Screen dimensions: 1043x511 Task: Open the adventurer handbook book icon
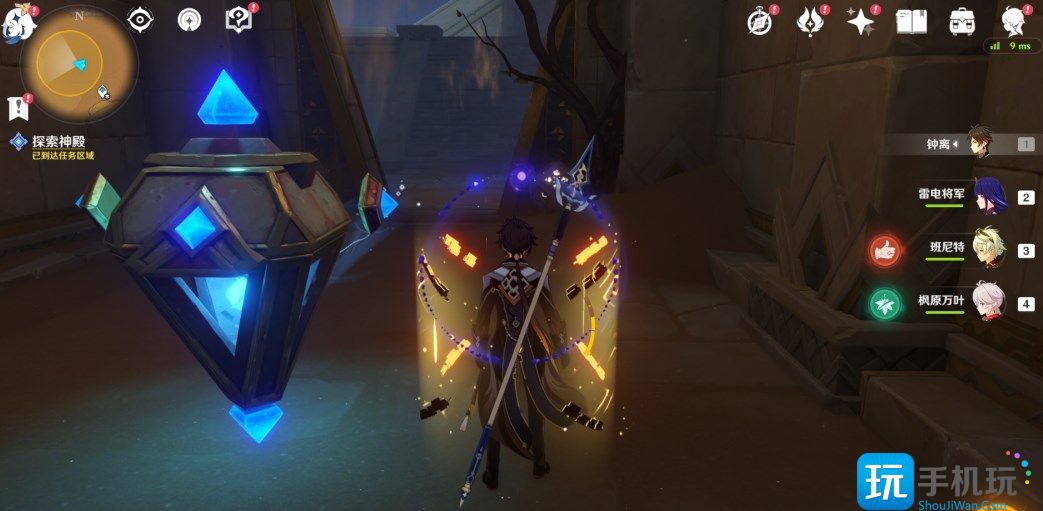coord(911,21)
